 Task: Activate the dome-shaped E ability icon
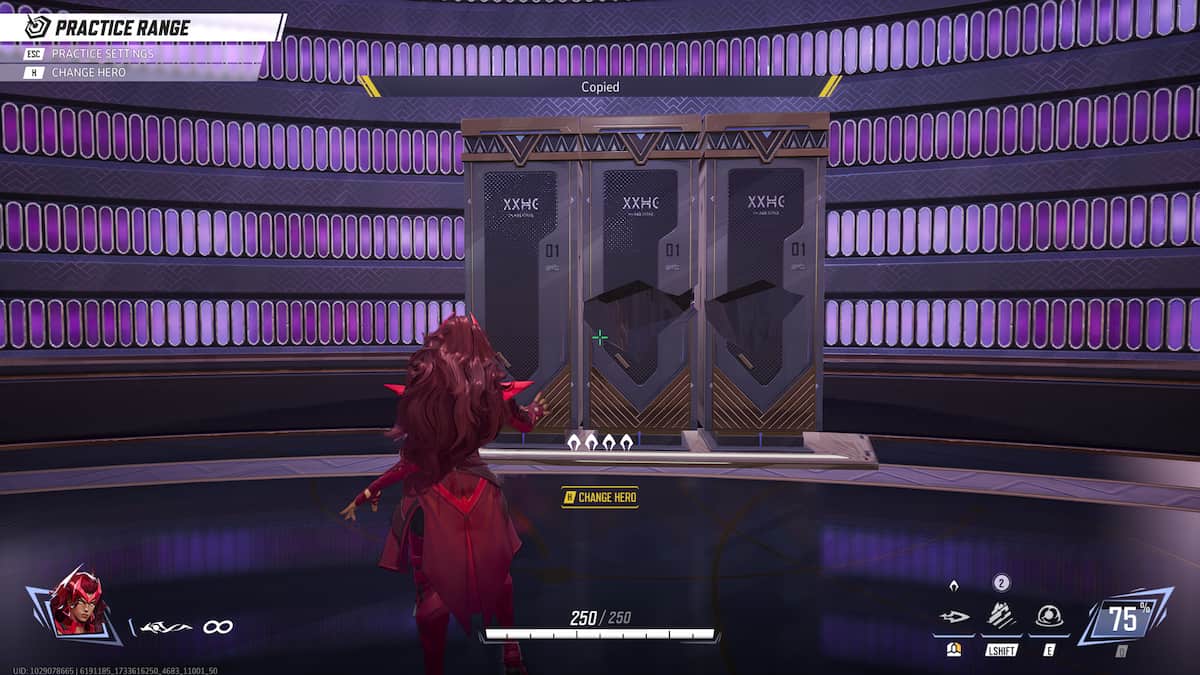[1048, 617]
